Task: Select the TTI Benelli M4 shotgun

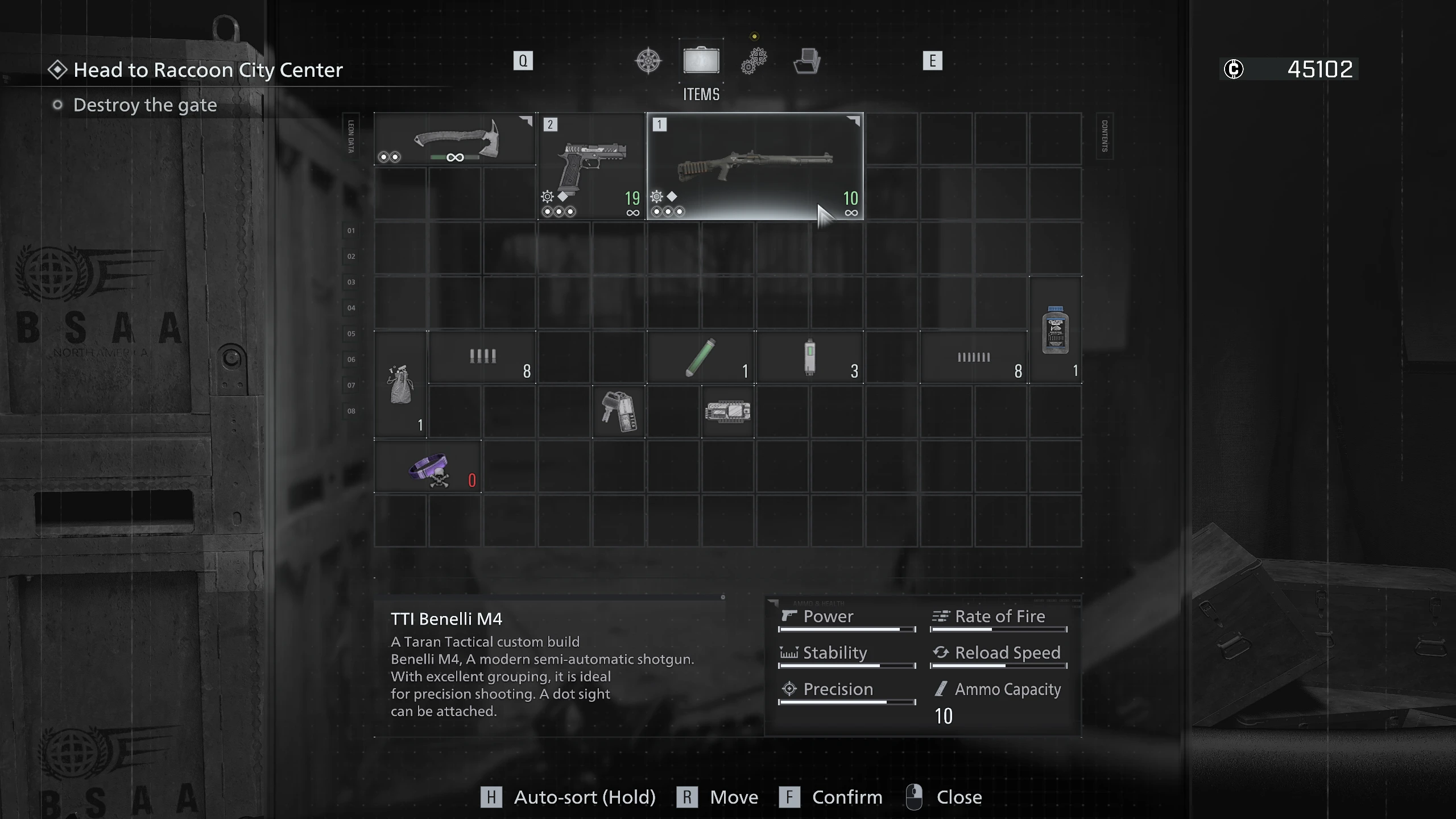Action: [755, 166]
